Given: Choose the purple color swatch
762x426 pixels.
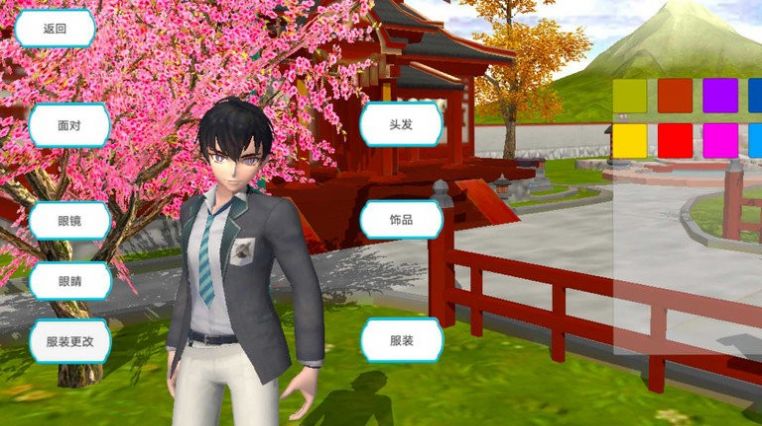Looking at the screenshot, I should [720, 96].
